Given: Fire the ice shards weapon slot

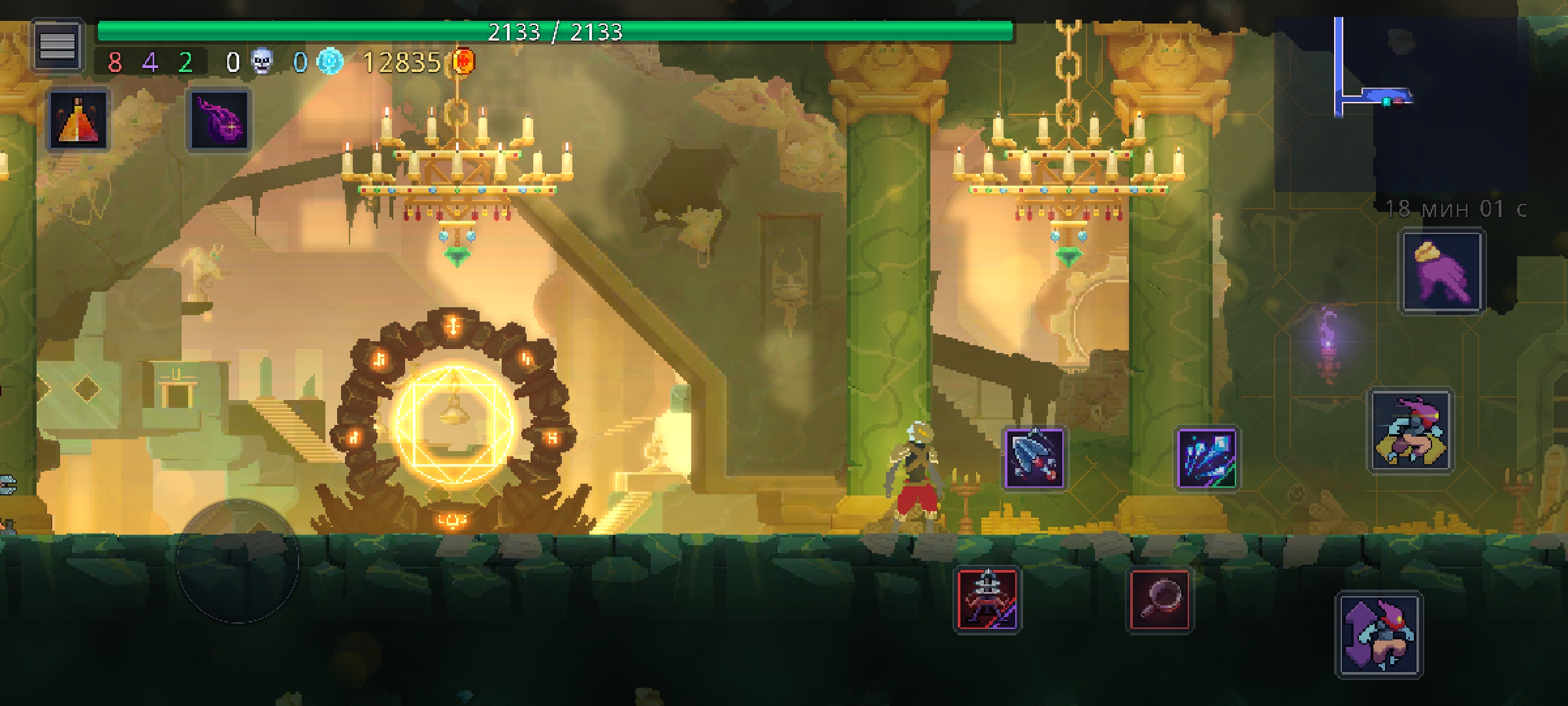Looking at the screenshot, I should (x=1206, y=458).
